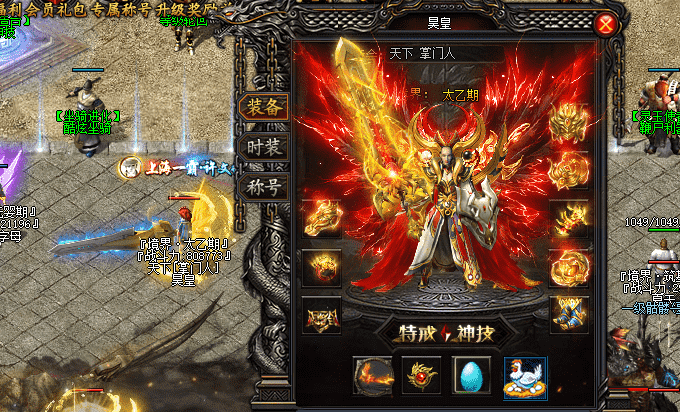
Task: Select the blue and gold boots slot
Action: point(569,313)
